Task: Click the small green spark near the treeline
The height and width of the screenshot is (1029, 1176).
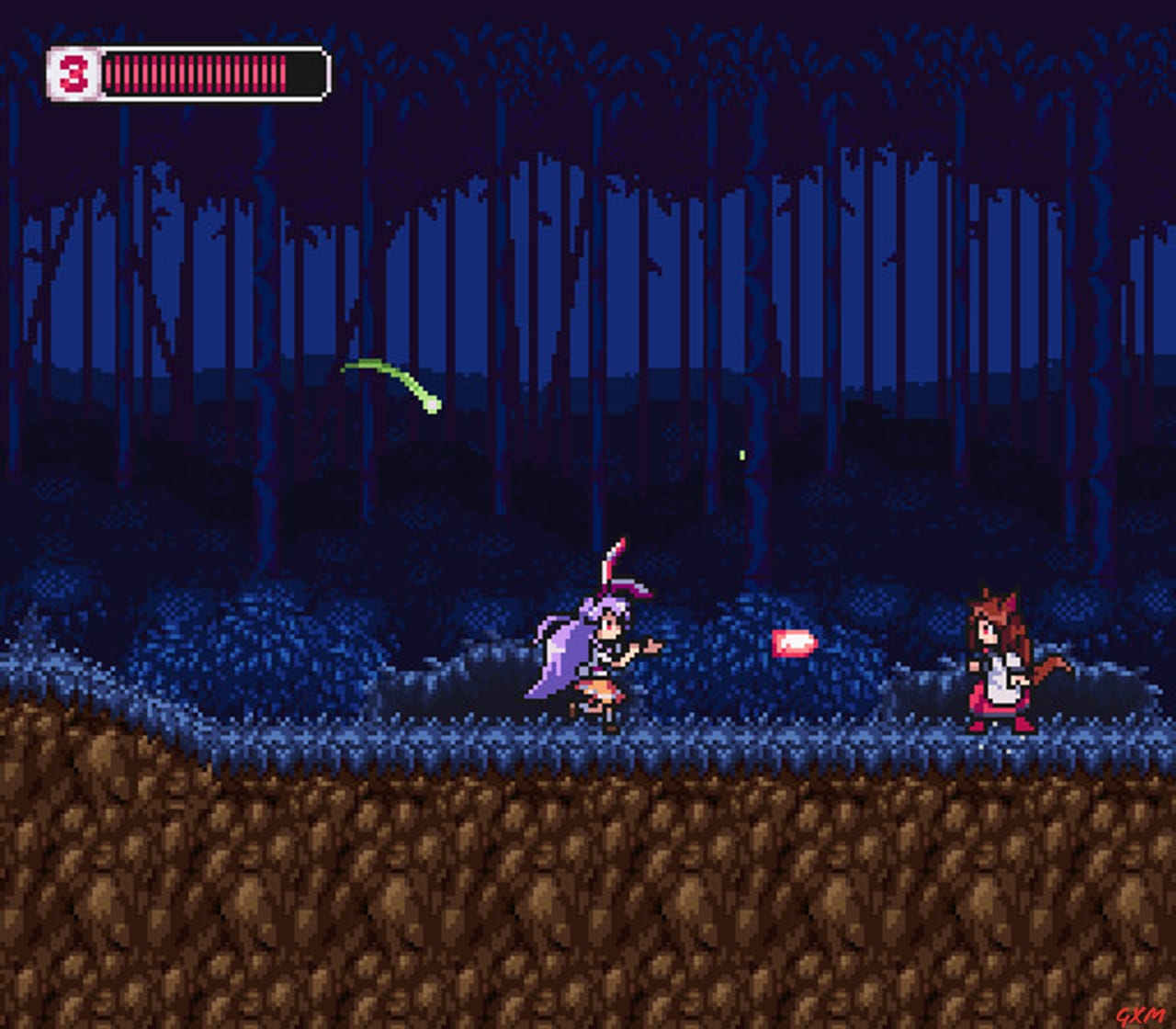Action: tap(741, 454)
